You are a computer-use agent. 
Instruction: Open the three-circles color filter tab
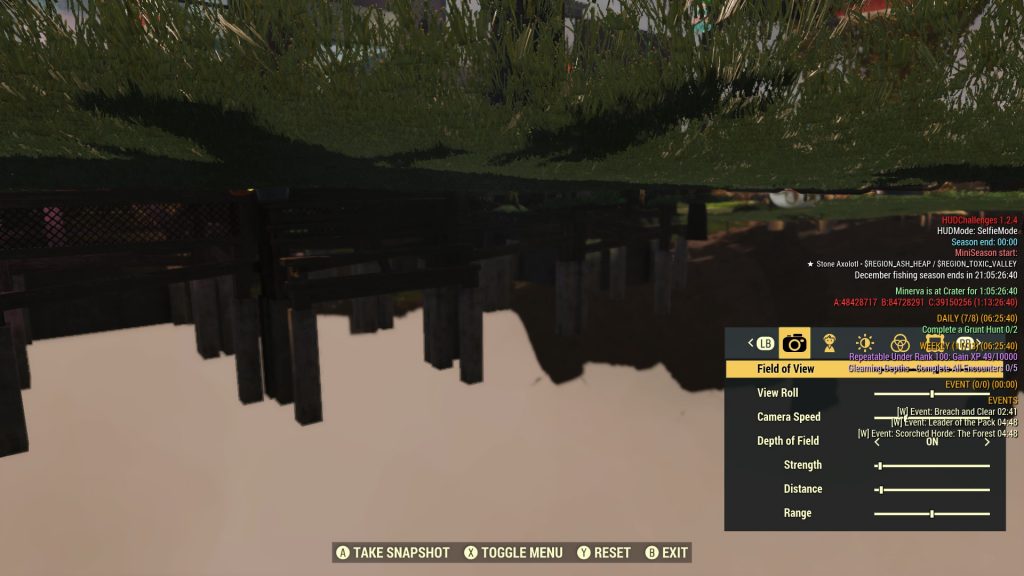[x=900, y=343]
